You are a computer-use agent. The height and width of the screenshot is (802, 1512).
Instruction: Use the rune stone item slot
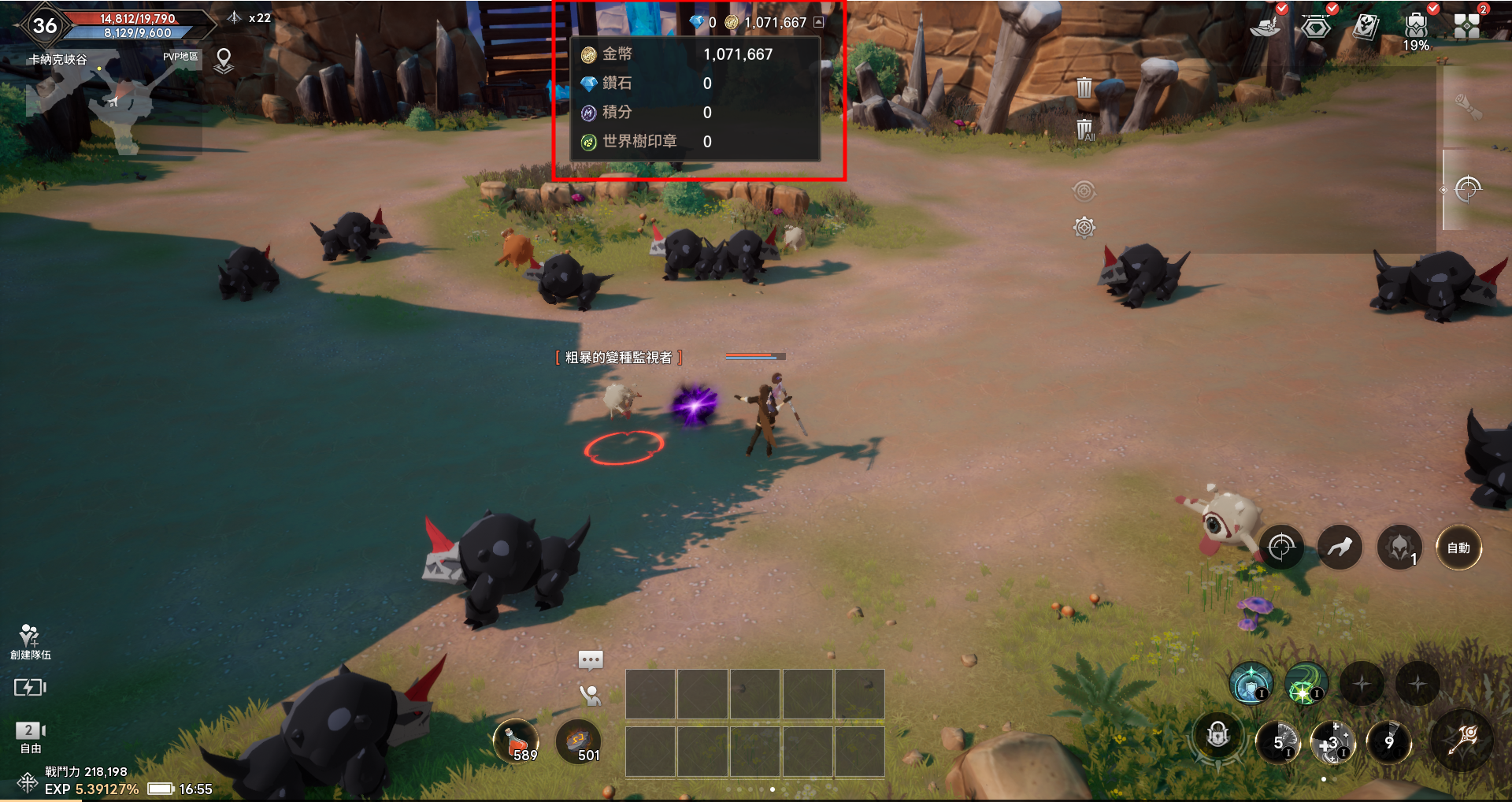(x=579, y=742)
